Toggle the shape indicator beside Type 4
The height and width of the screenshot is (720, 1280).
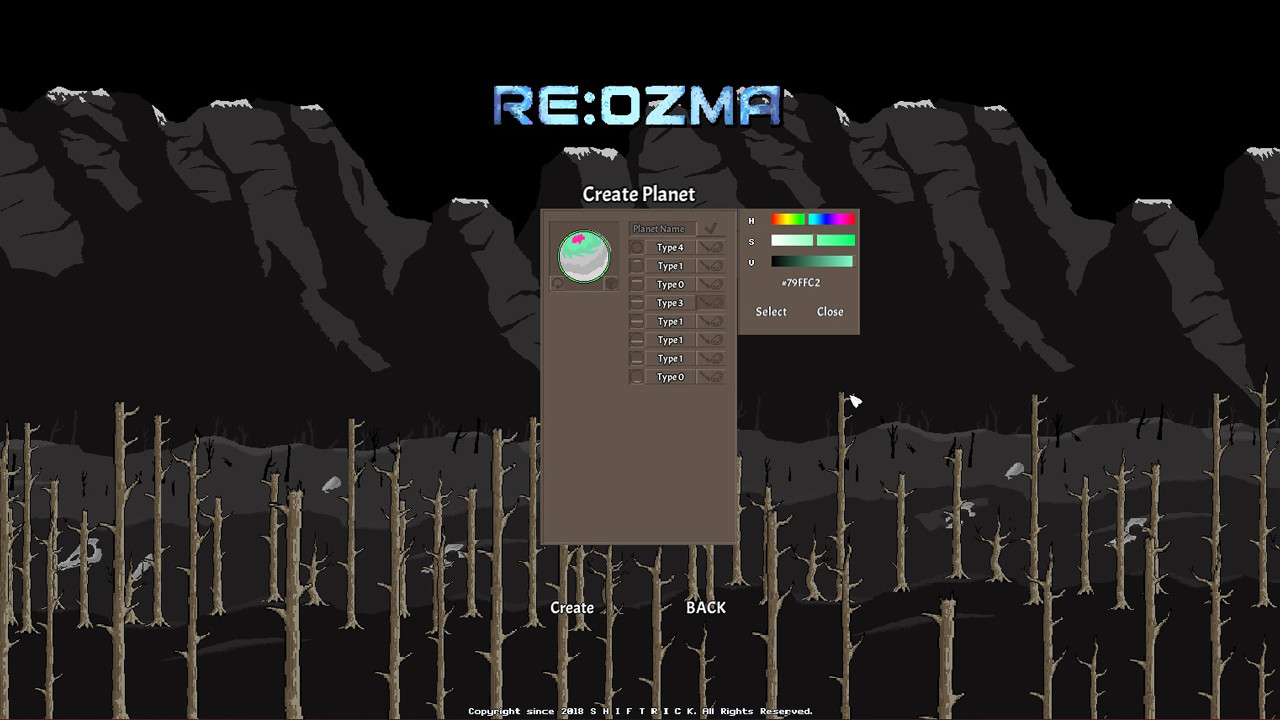pos(637,246)
